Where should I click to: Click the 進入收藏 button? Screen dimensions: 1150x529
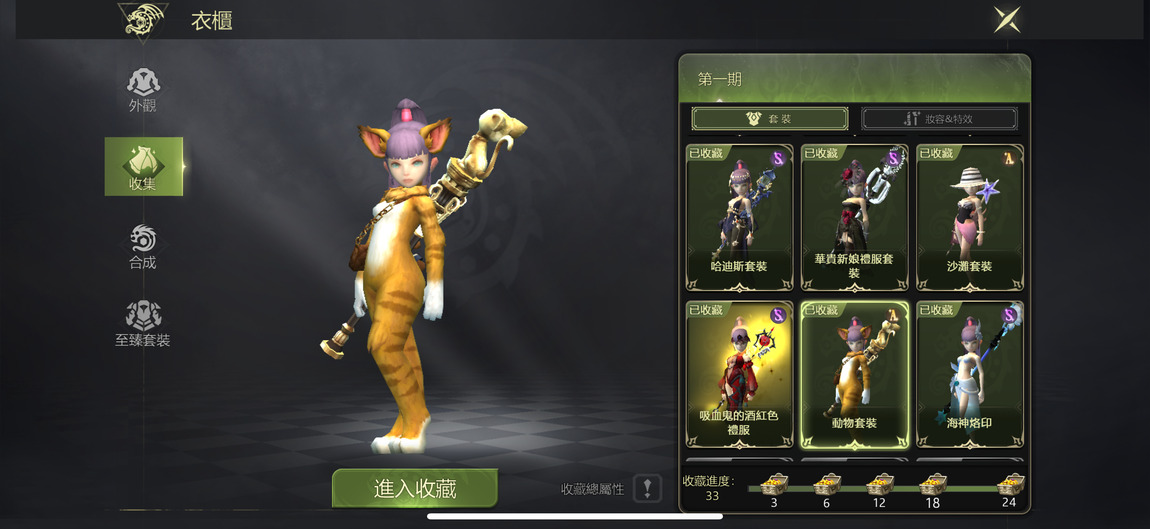pos(415,488)
